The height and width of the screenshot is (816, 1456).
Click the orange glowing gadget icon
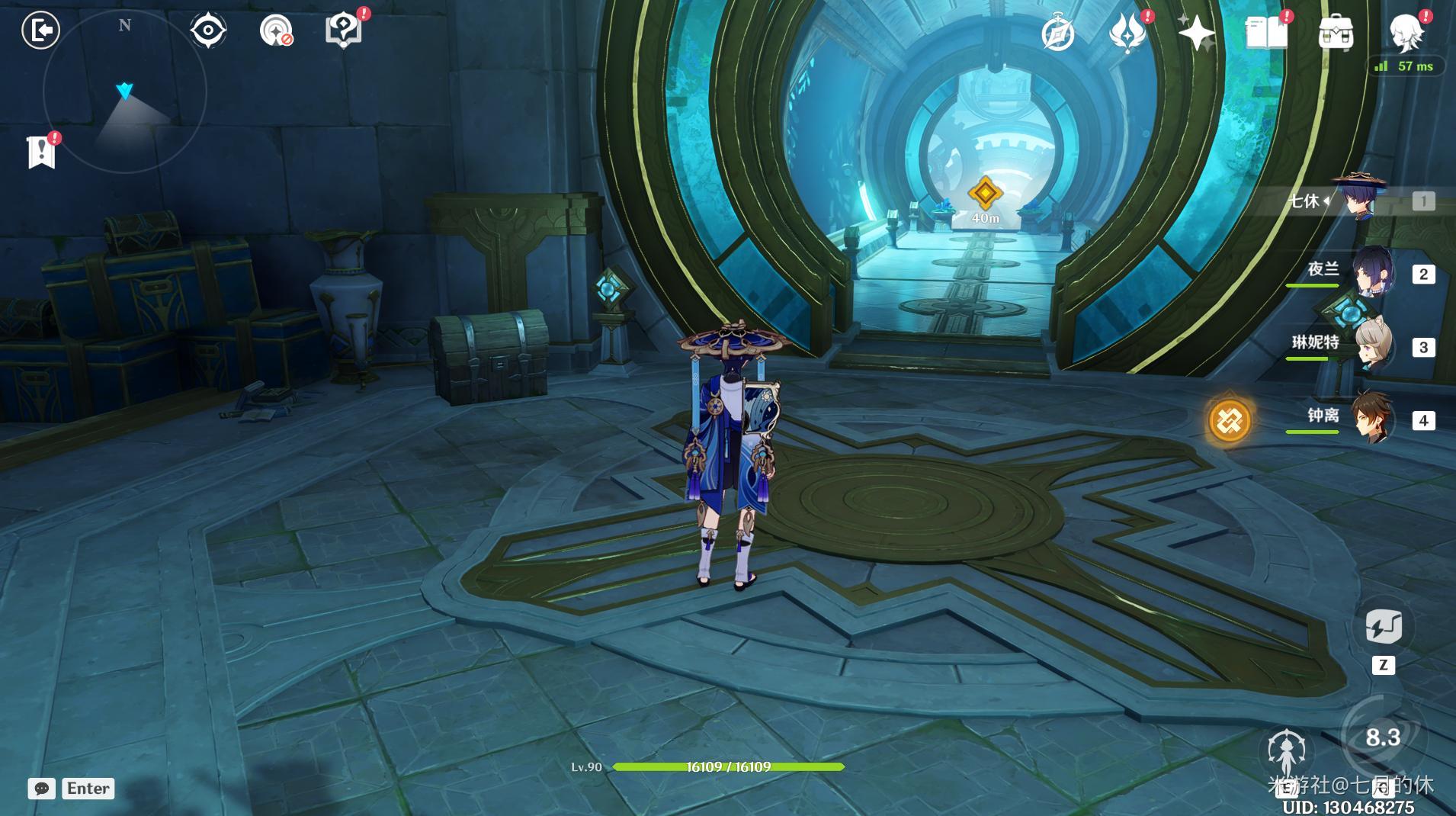coord(1229,420)
